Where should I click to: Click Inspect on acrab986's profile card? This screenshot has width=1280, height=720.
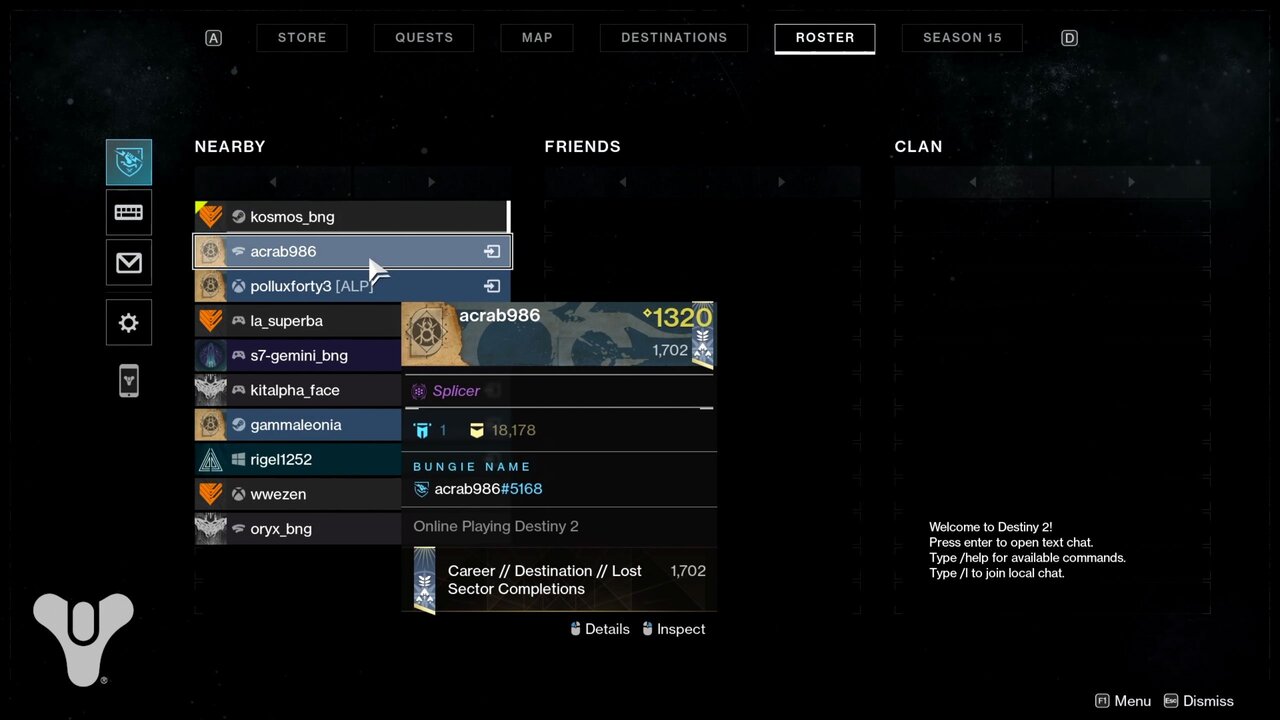click(x=680, y=629)
